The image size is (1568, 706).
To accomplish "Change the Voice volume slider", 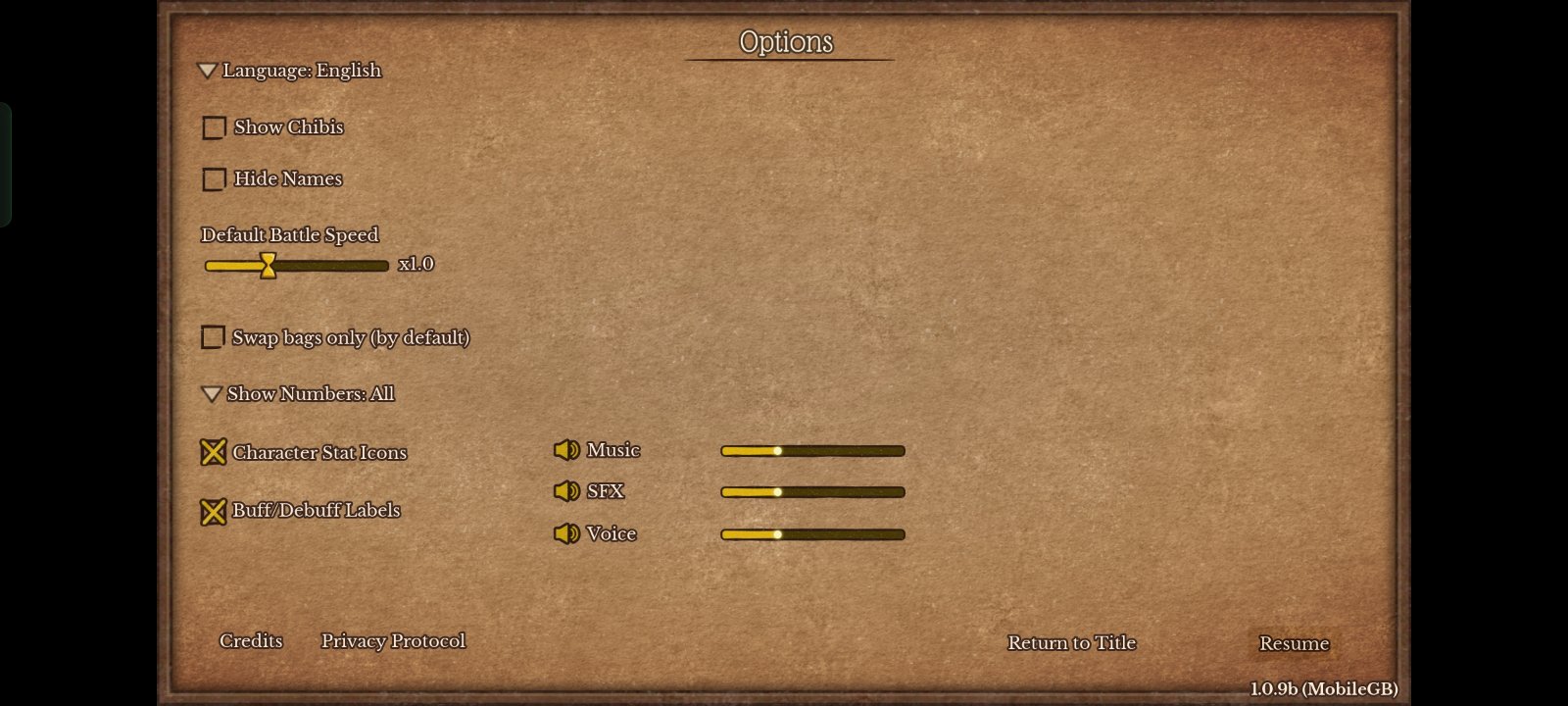I will 812,534.
